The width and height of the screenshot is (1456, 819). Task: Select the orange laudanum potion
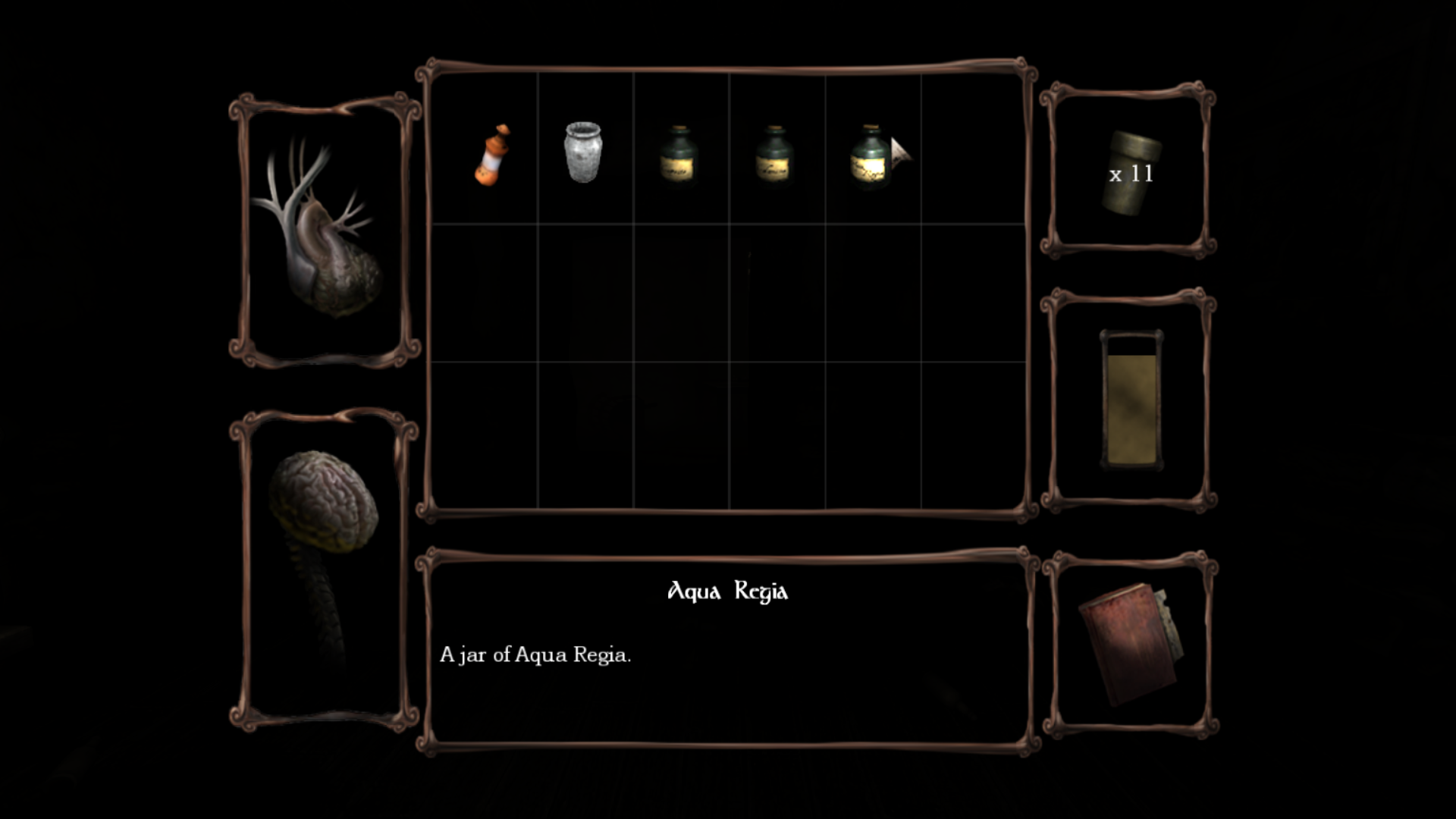(491, 155)
